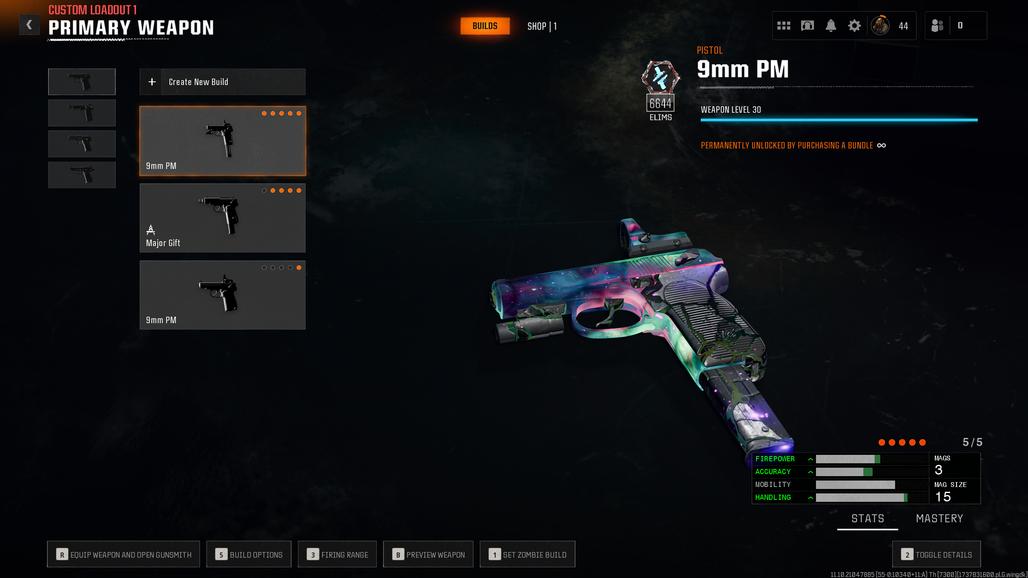Viewport: 1028px width, 578px height.
Task: Select the Major Gift build
Action: point(222,218)
